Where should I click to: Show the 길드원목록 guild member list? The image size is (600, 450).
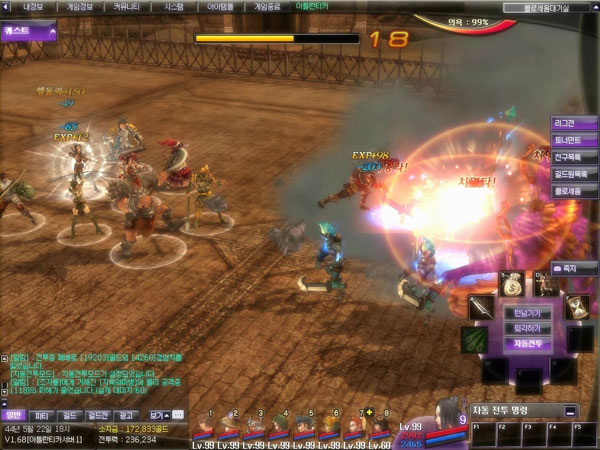click(573, 174)
